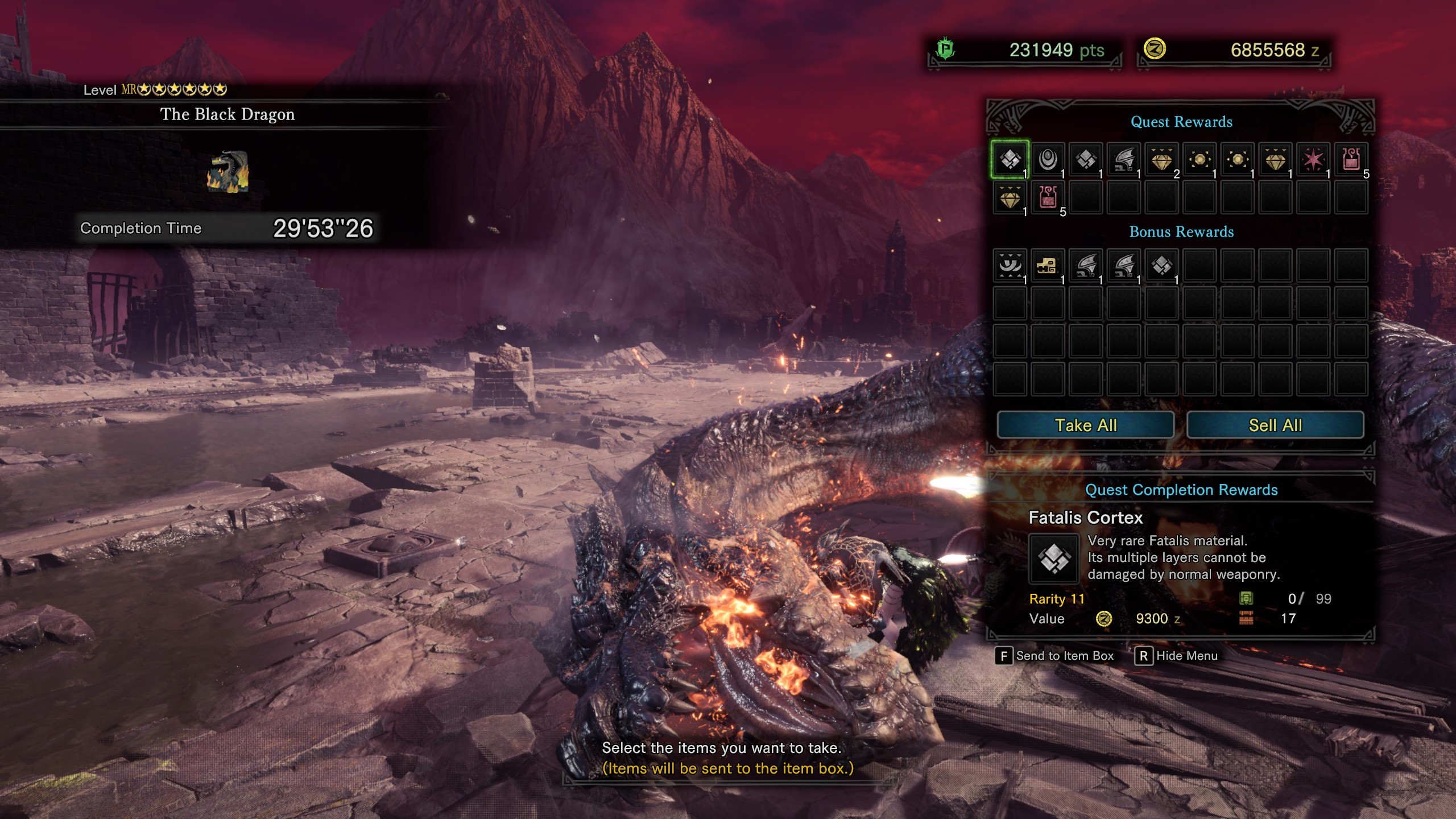Select the horn item in Bonus Rewards
1456x819 pixels.
click(1010, 266)
